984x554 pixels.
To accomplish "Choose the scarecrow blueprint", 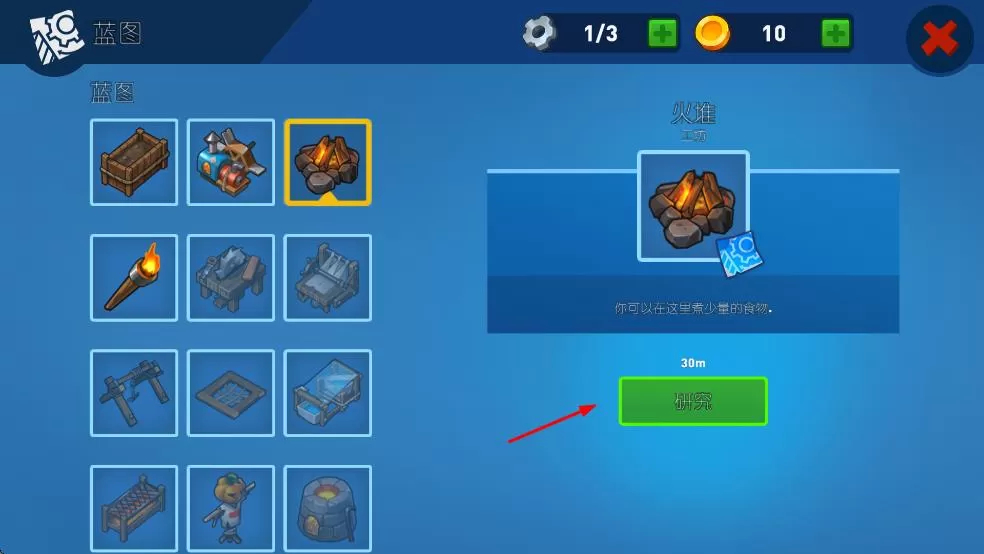I will pos(231,508).
